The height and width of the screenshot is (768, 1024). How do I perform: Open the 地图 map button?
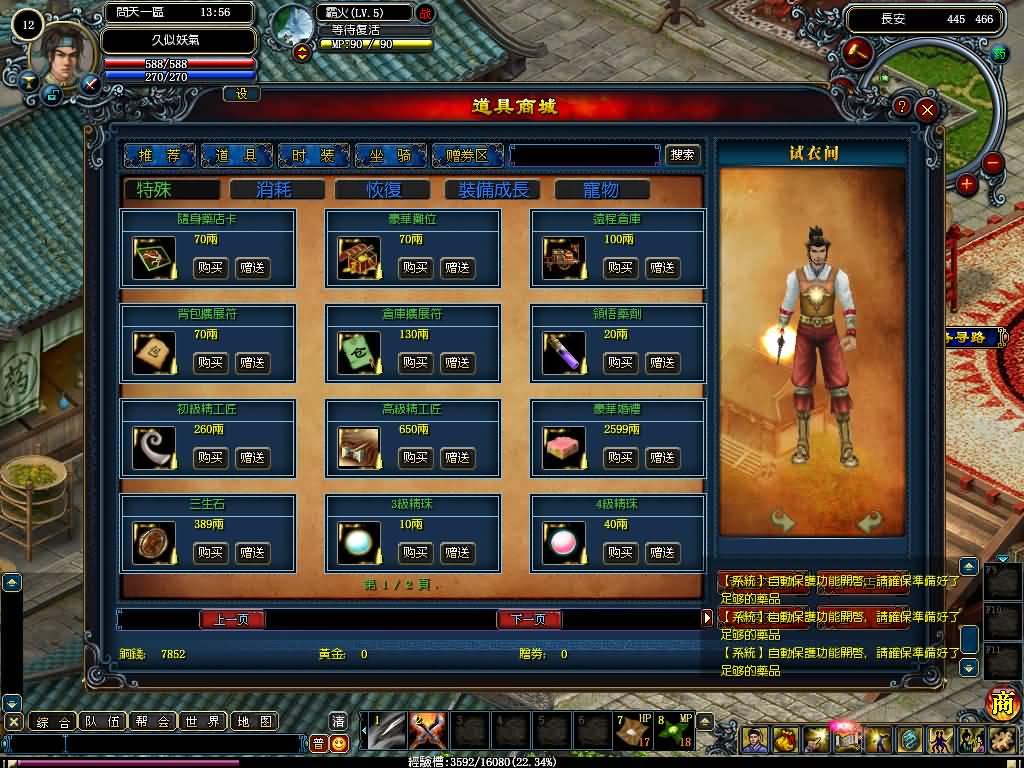pos(253,721)
